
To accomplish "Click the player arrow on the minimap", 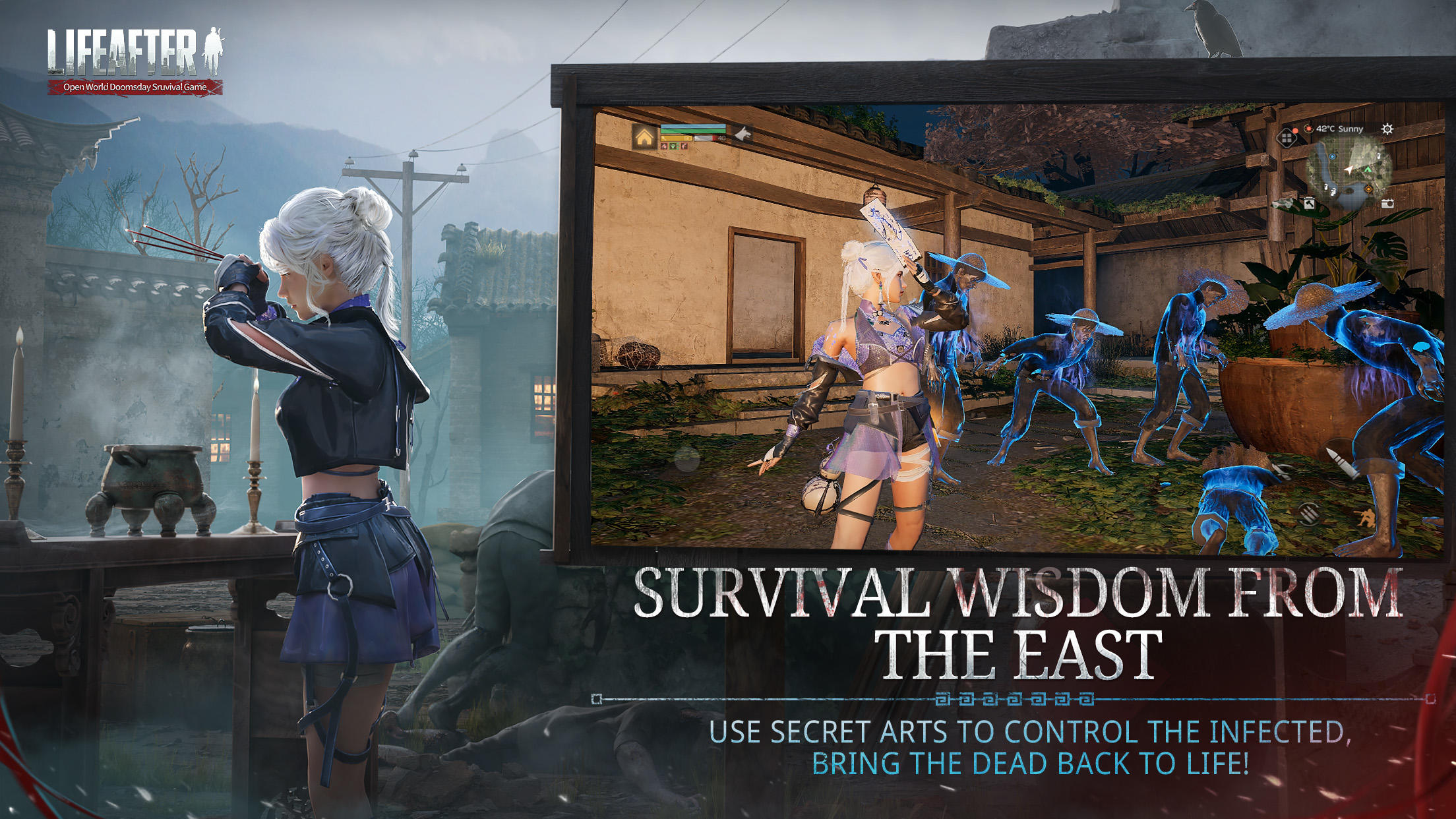I will [1349, 170].
